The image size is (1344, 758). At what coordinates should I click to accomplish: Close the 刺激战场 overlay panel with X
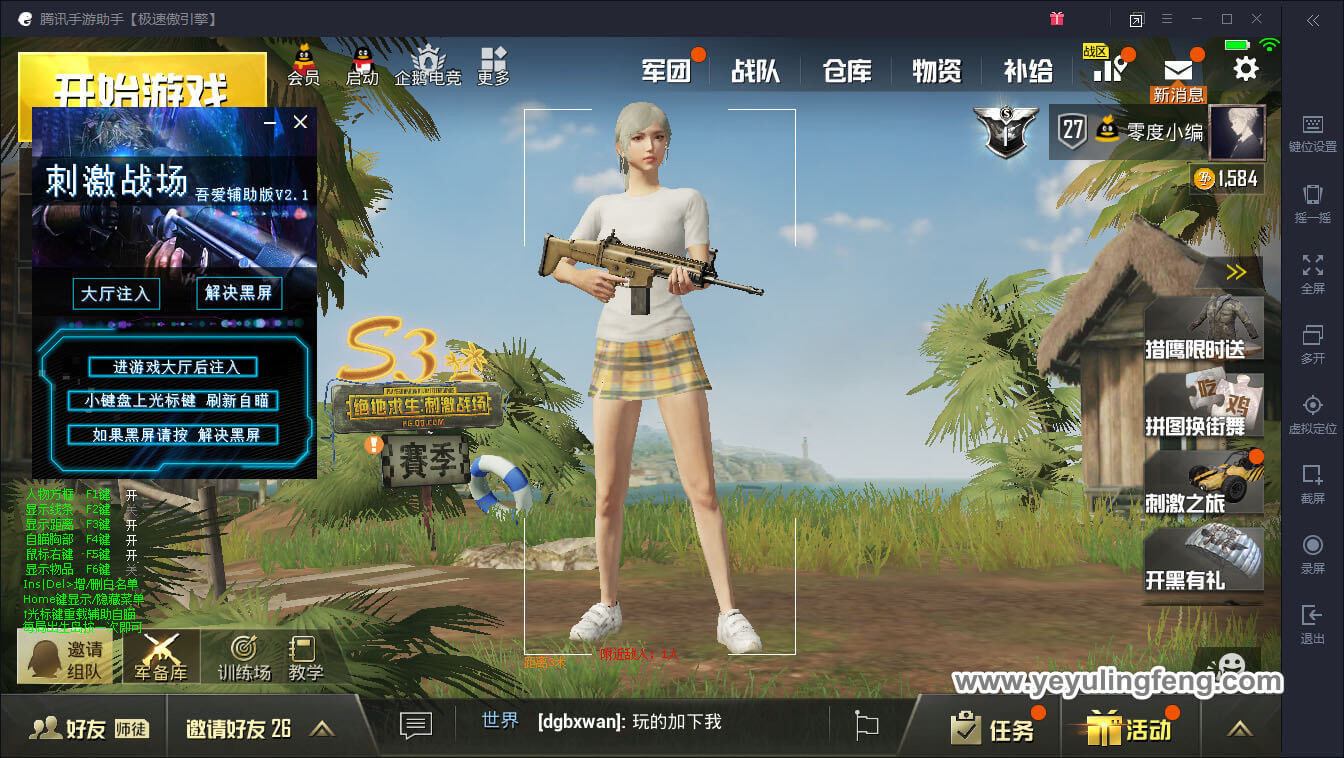point(300,122)
